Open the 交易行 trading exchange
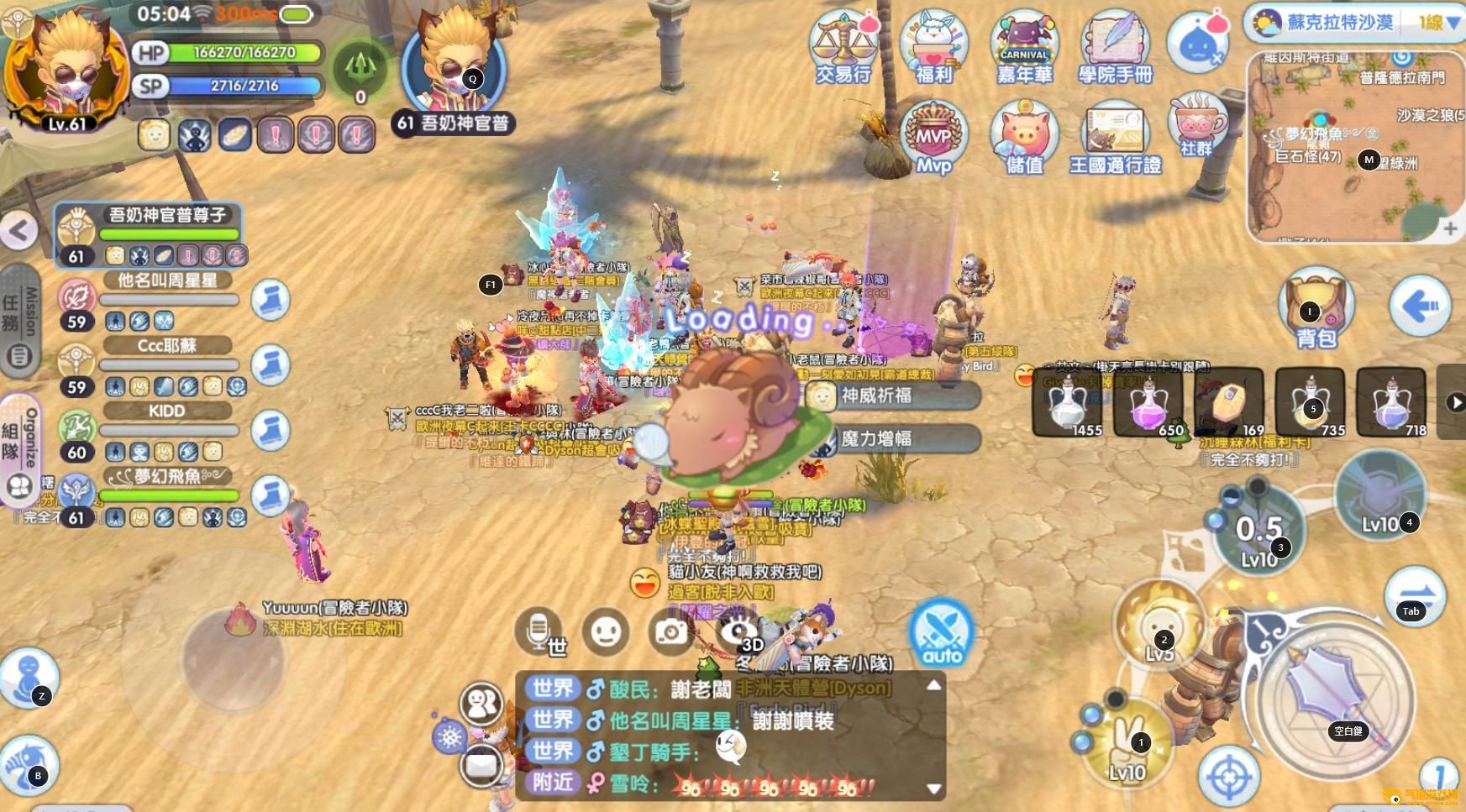 click(843, 47)
